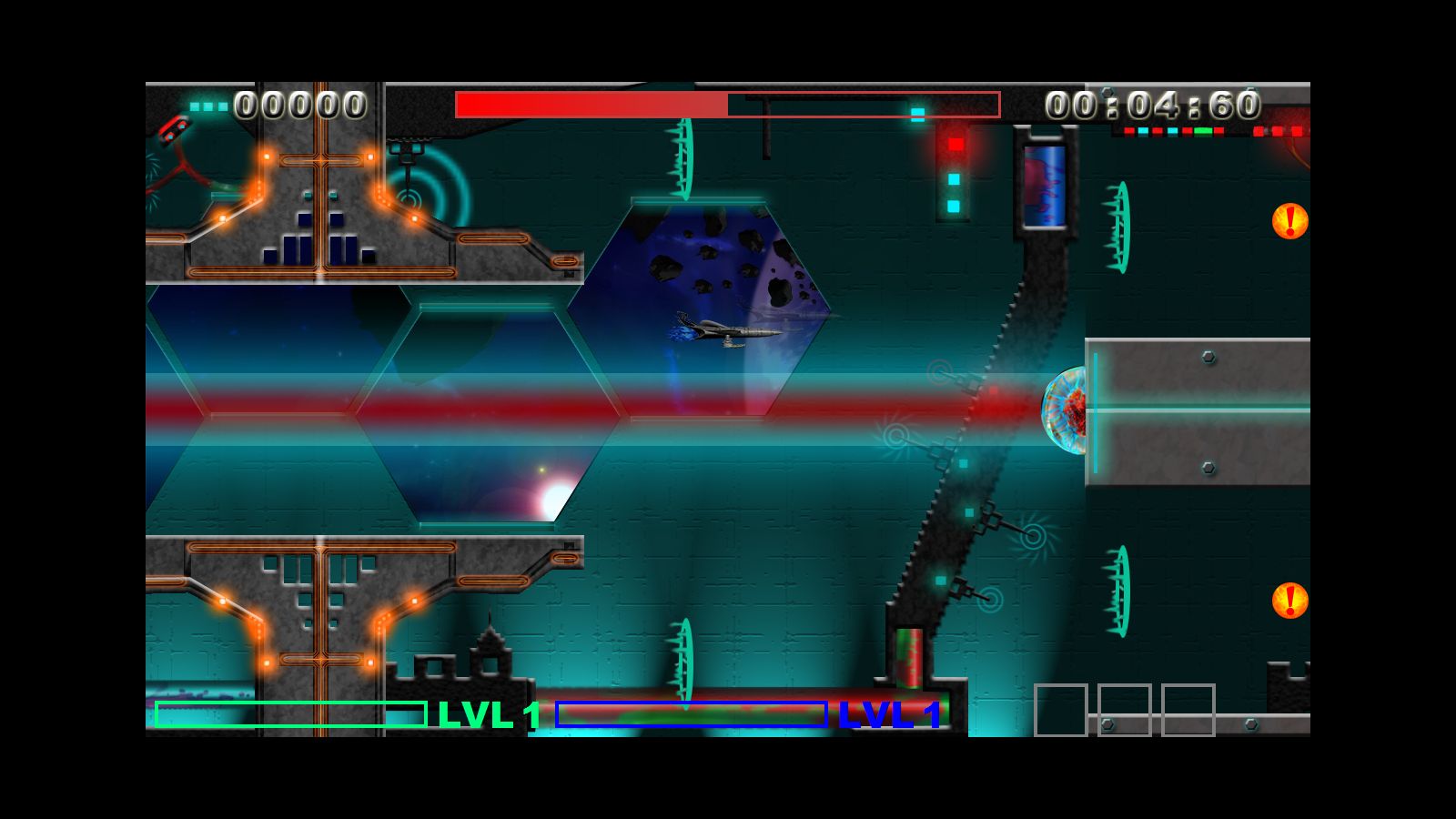Click the 00:04:60 timer display
Viewport: 1456px width, 819px height.
coord(1152,106)
